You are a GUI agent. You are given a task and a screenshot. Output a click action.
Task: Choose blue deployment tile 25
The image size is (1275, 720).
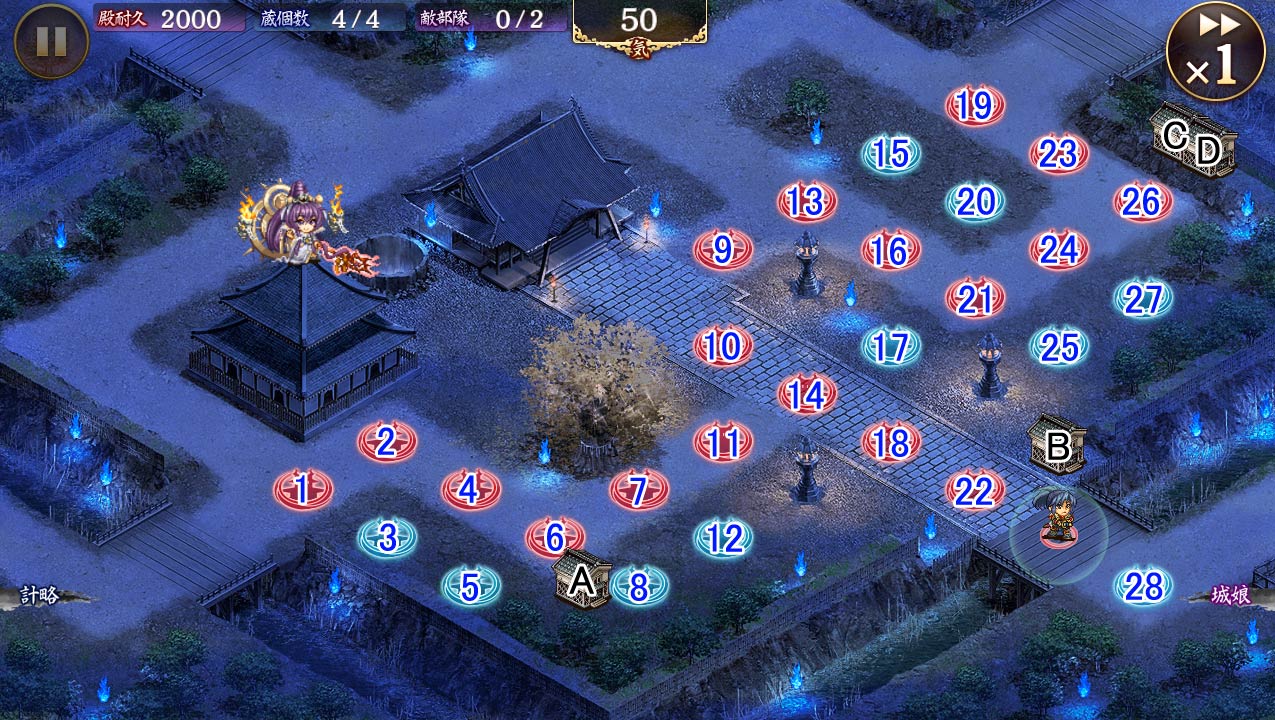1059,347
